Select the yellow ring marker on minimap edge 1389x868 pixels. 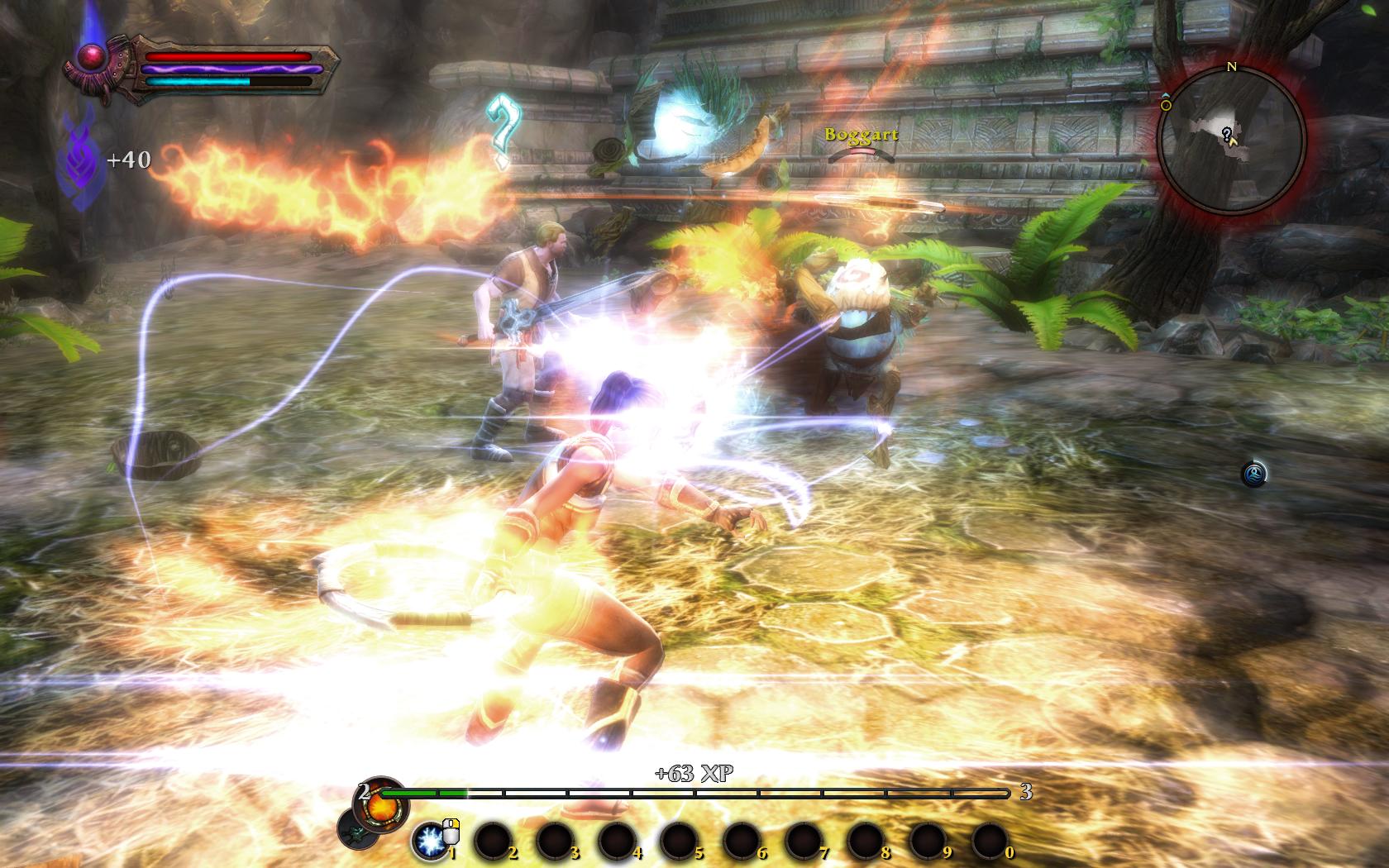coord(1166,106)
